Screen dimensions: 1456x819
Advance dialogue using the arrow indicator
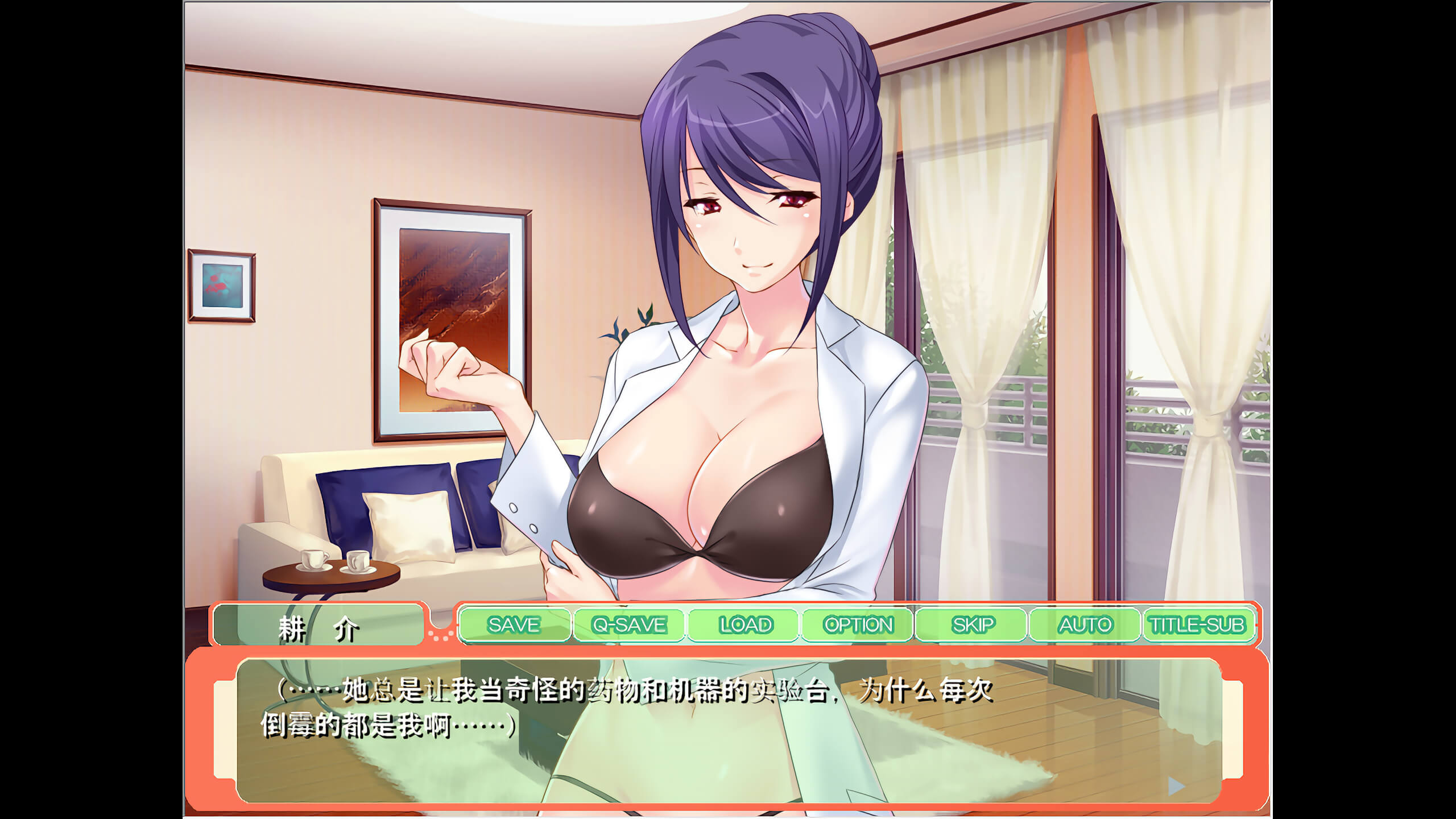pos(1176,787)
